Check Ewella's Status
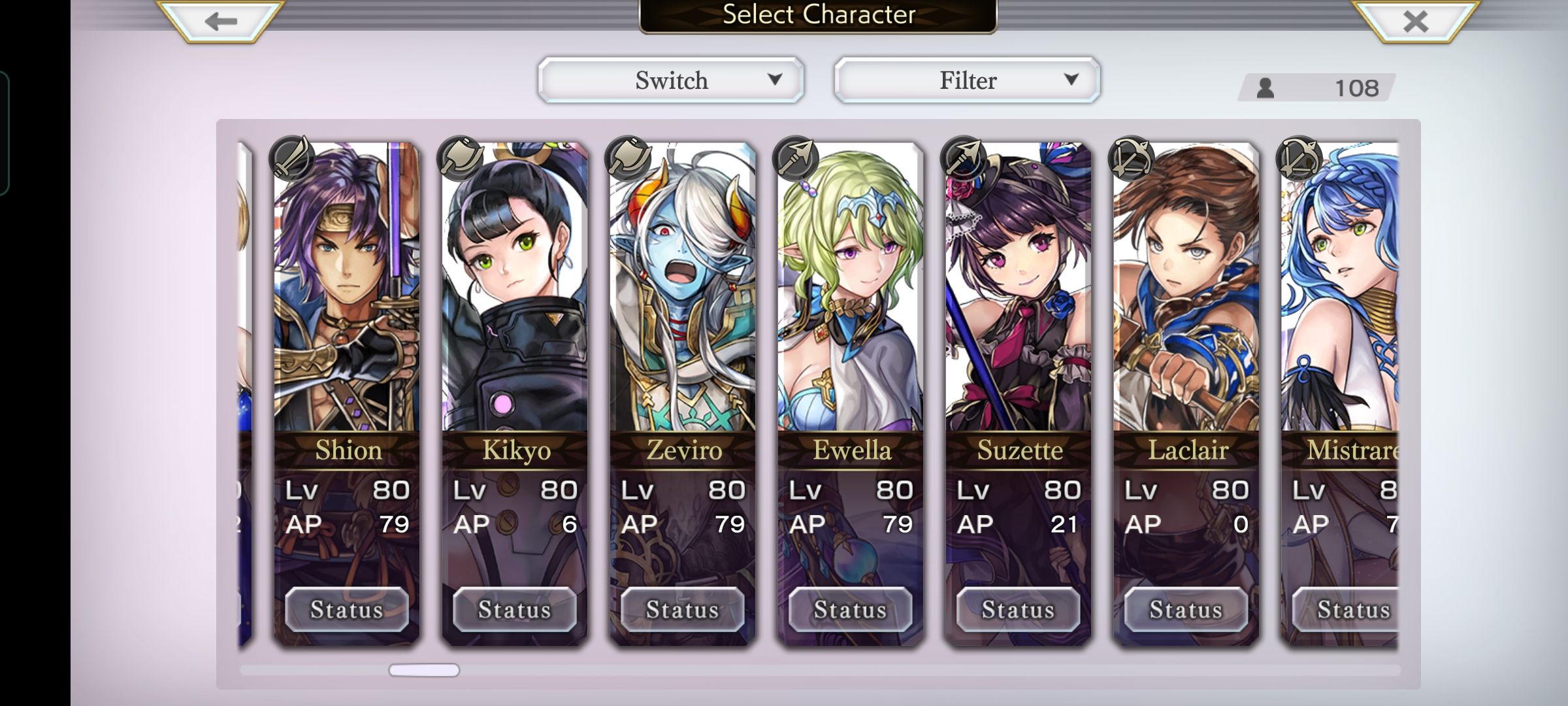The image size is (1568, 706). pyautogui.click(x=851, y=609)
